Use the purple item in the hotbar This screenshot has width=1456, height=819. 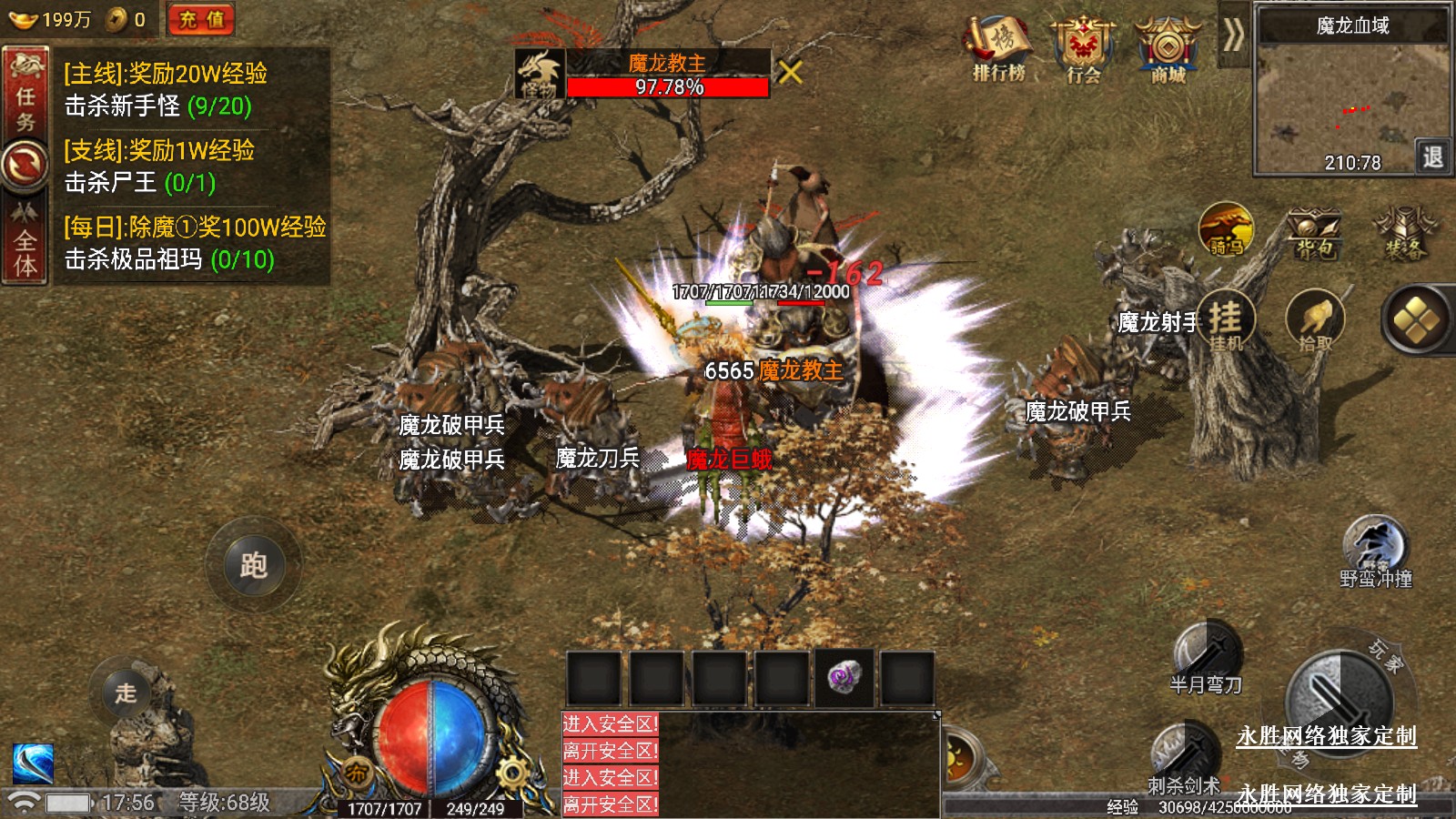844,678
